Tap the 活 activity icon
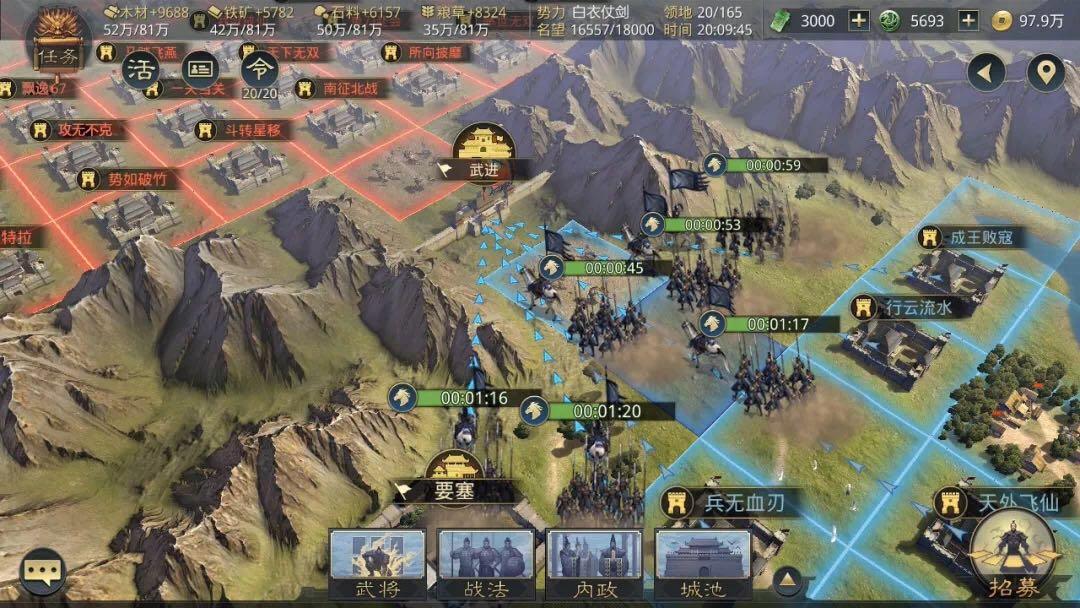This screenshot has height=608, width=1080. coord(141,68)
